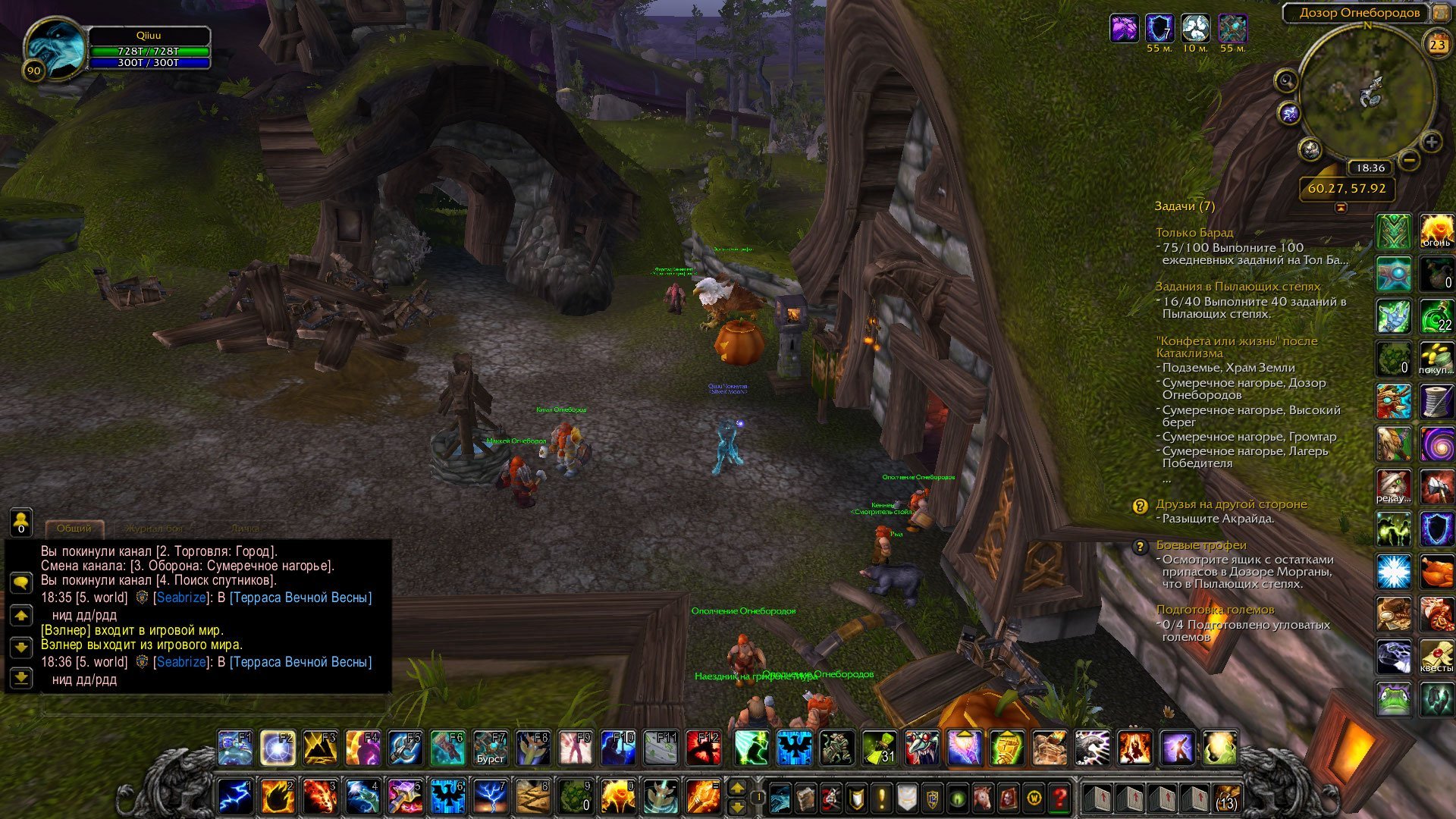Use the green potion with 31 charges
The height and width of the screenshot is (819, 1456).
coord(879,748)
